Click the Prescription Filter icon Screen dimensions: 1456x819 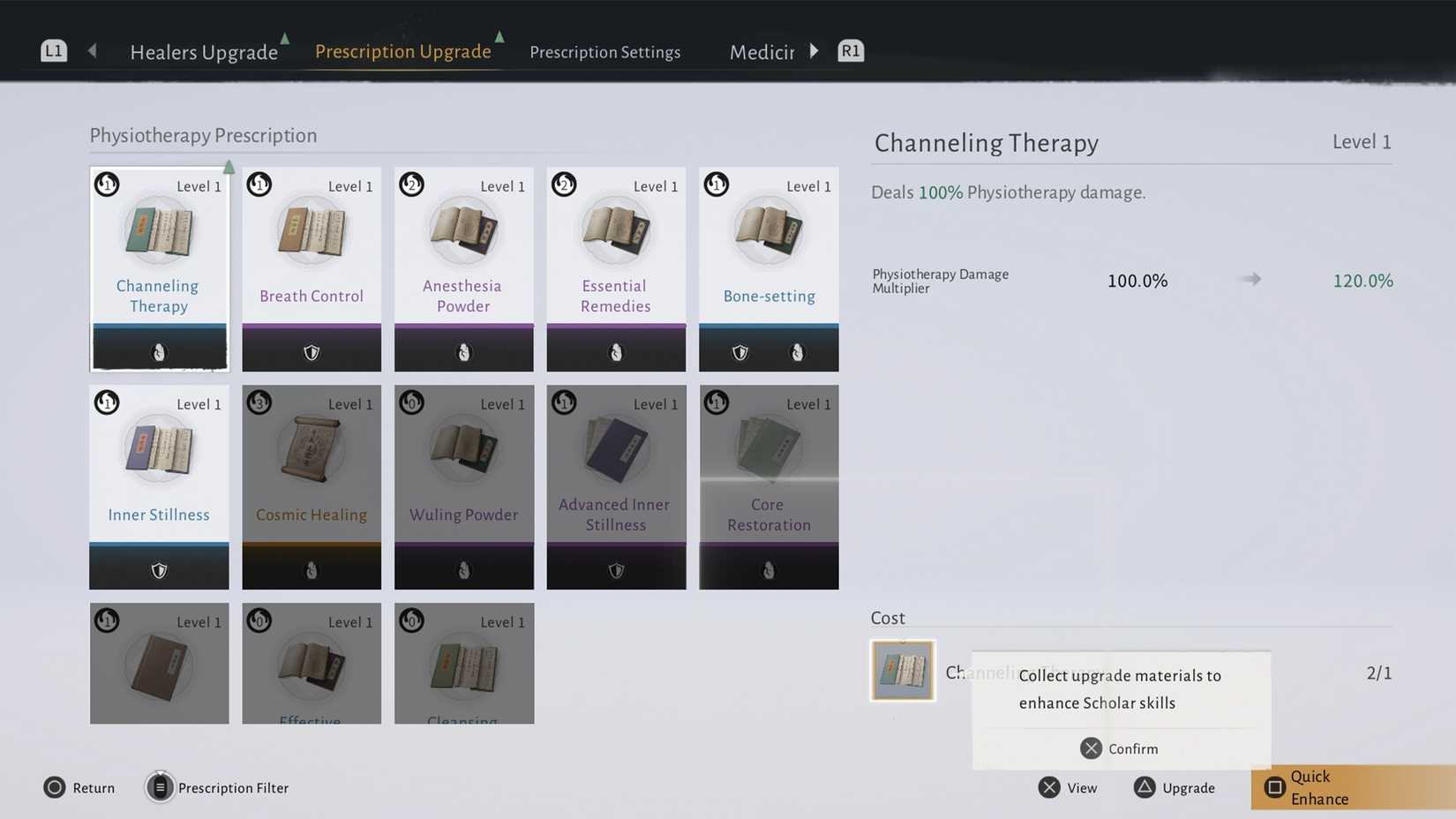coord(160,787)
